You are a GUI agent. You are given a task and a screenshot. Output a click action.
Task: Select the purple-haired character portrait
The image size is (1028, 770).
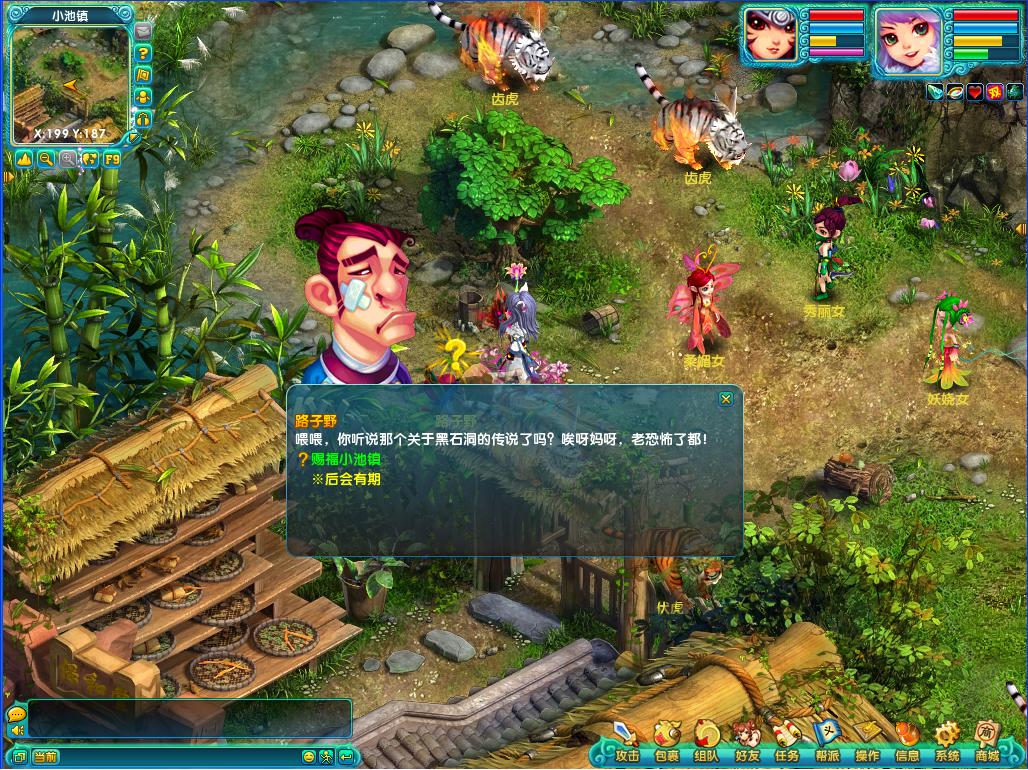(x=906, y=40)
